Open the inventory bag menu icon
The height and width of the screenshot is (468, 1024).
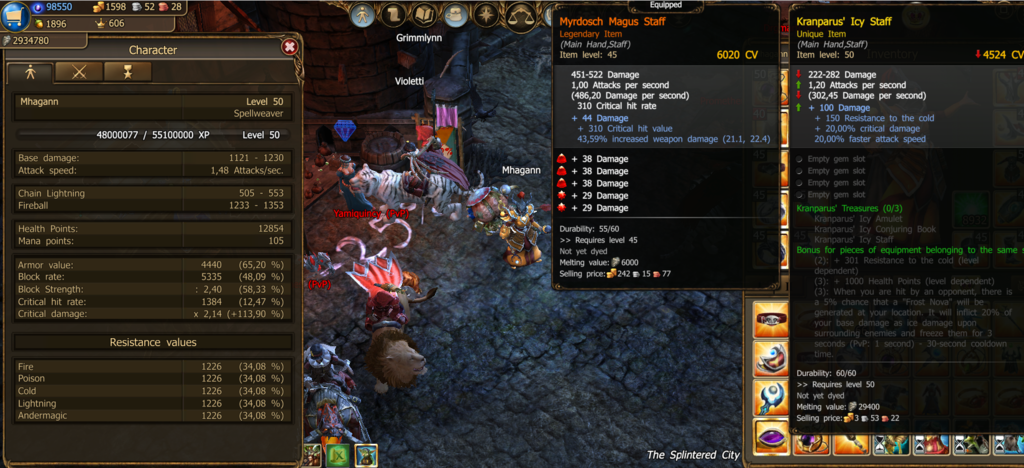pyautogui.click(x=456, y=14)
